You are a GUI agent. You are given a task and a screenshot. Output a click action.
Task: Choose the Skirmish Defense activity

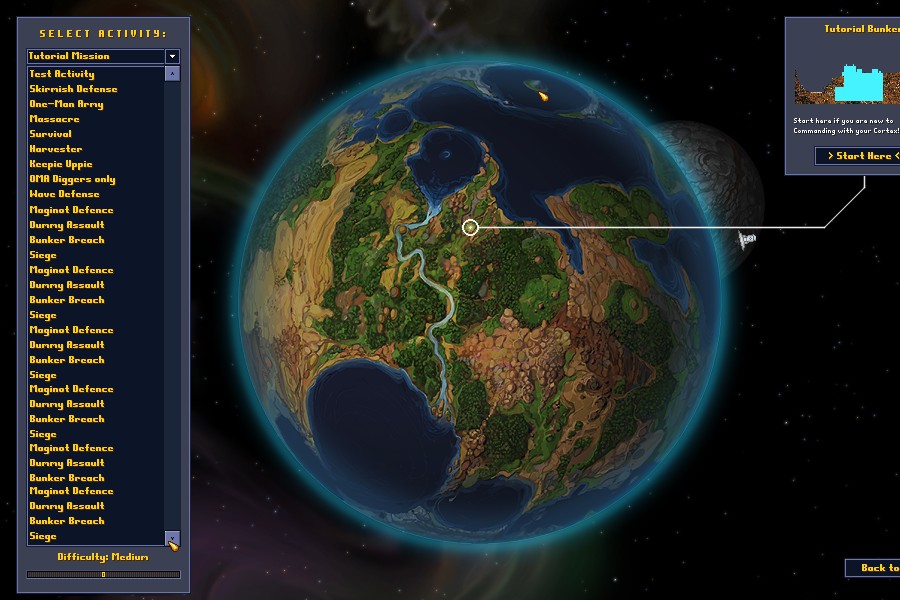(x=73, y=89)
